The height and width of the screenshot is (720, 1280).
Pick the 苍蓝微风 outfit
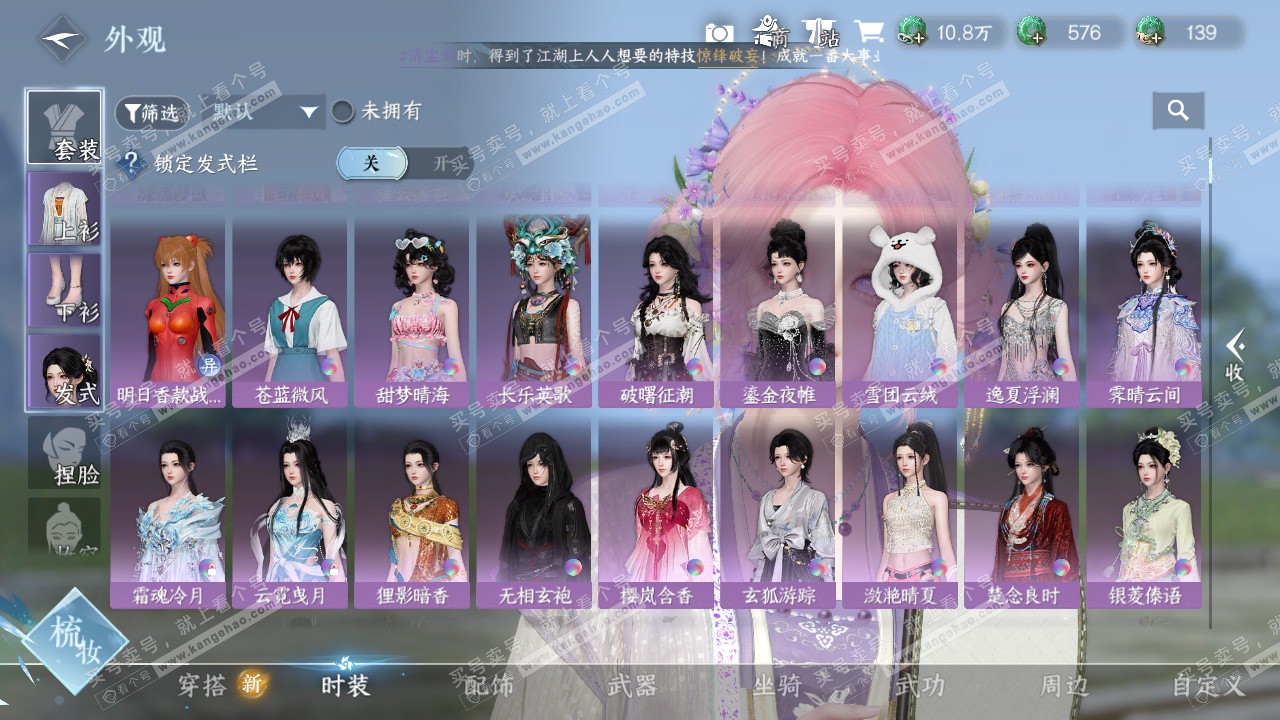click(x=290, y=311)
